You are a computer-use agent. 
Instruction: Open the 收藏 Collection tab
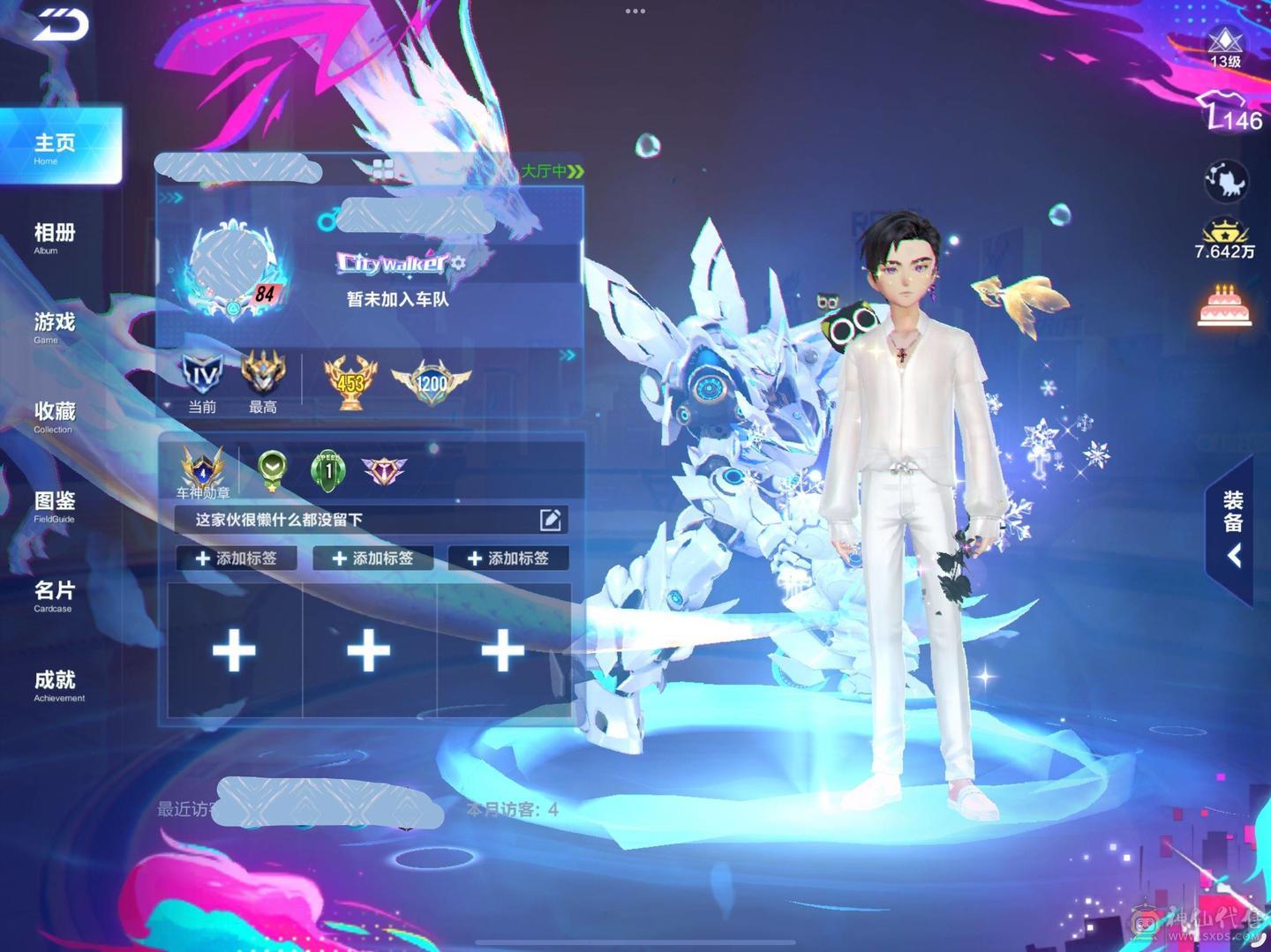click(x=55, y=416)
